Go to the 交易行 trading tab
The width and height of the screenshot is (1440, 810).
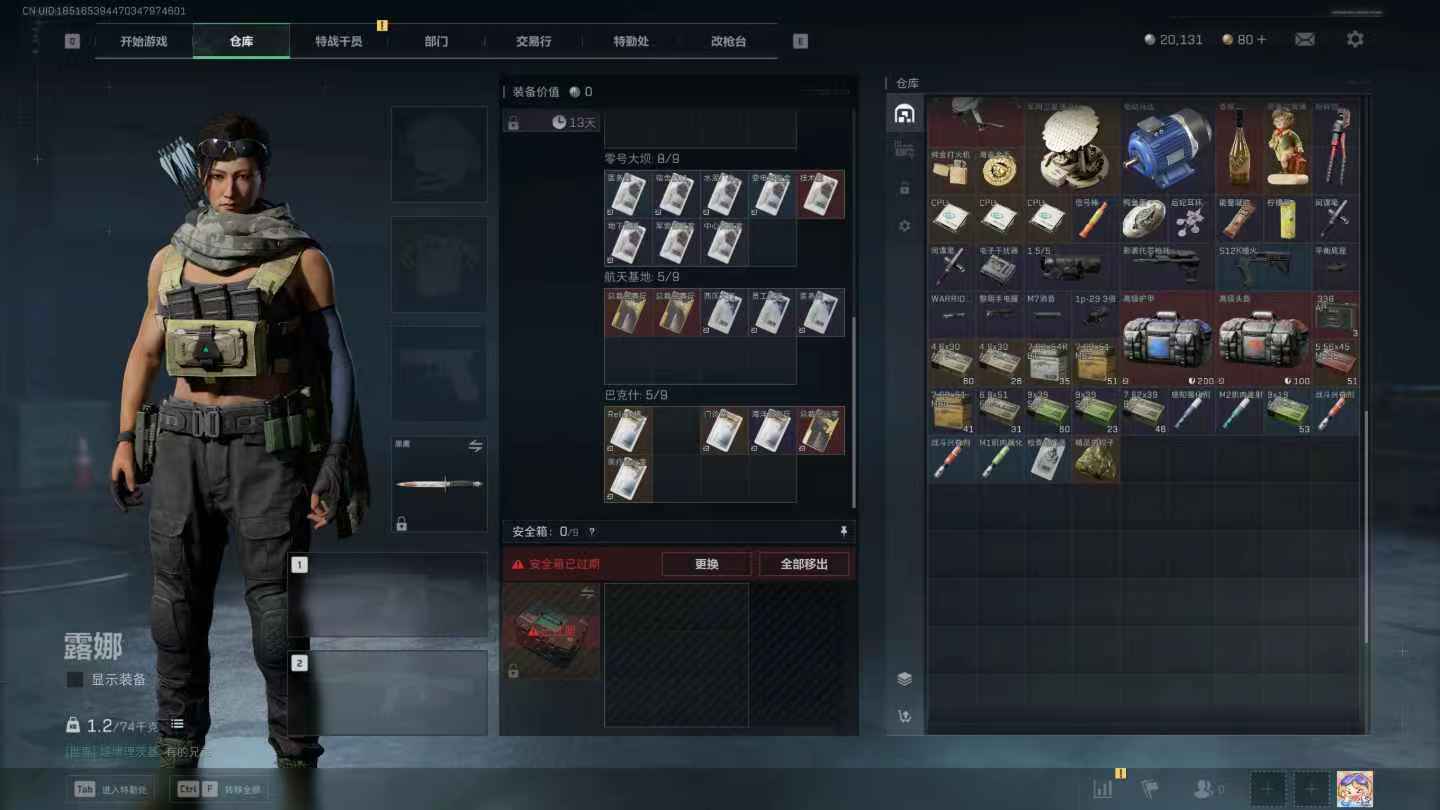533,41
